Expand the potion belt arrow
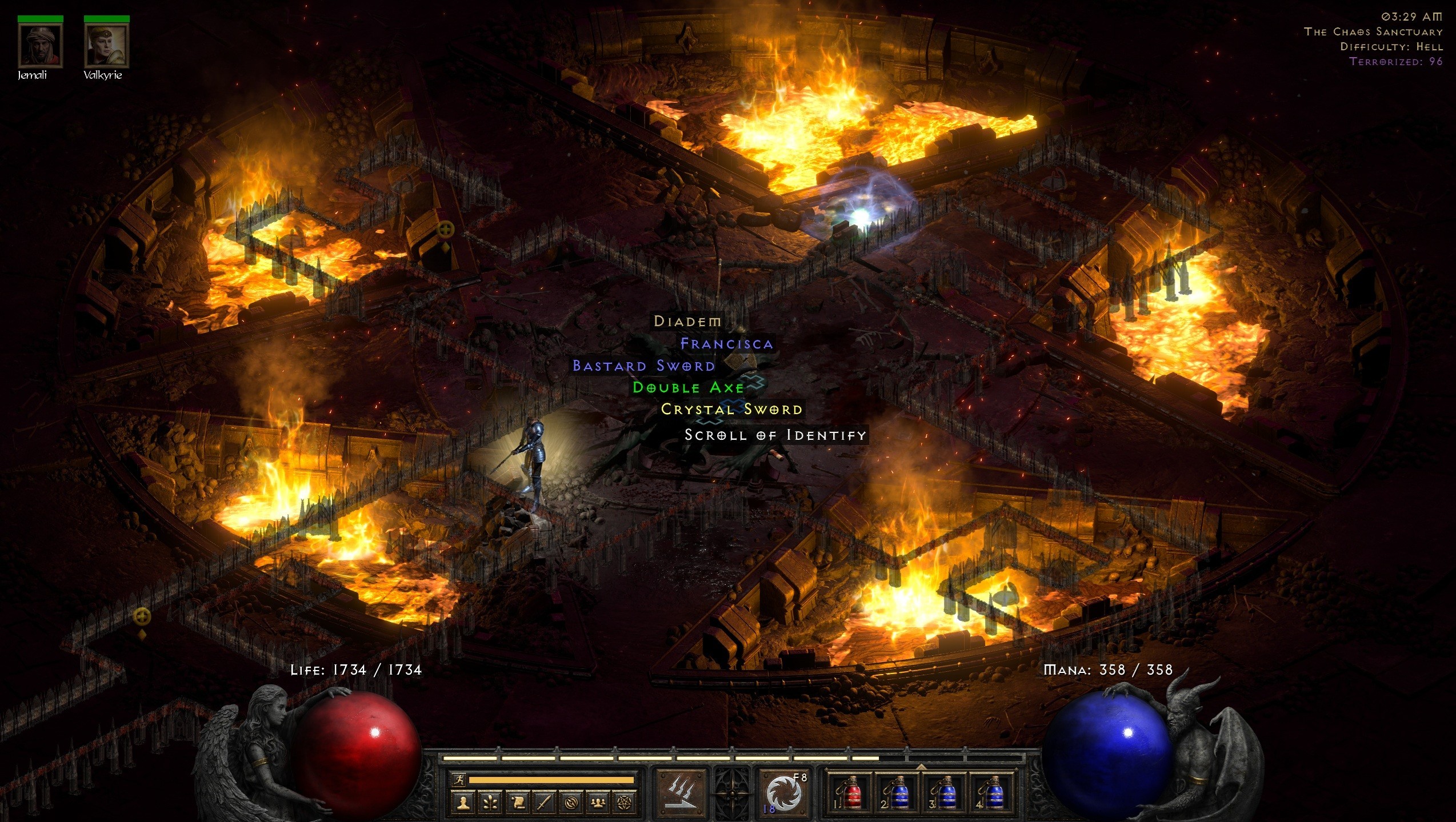1456x822 pixels. click(921, 766)
